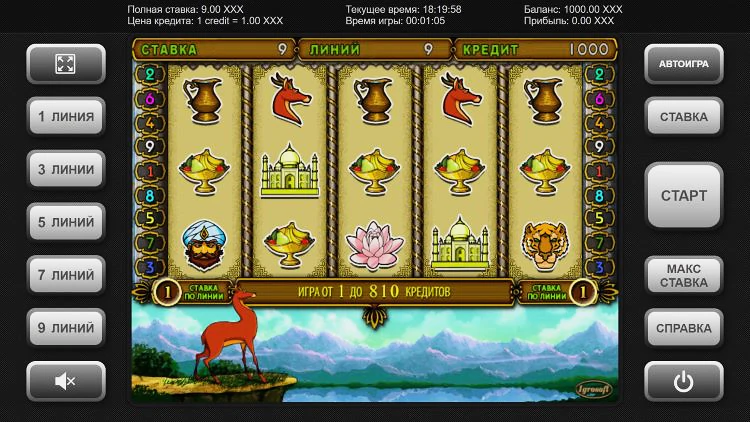The image size is (750, 422).
Task: Toggle fullscreen mode with the expand icon
Action: click(66, 64)
